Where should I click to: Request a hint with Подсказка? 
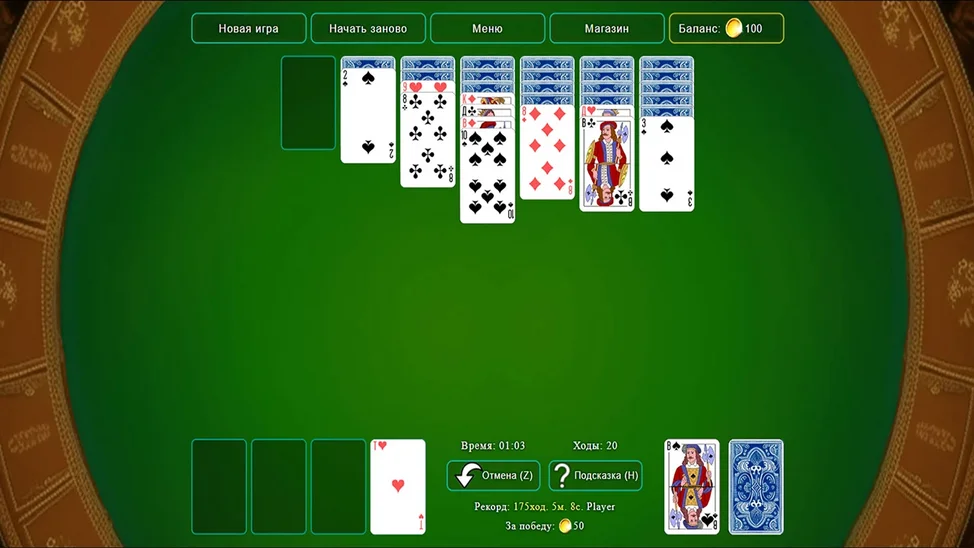(596, 475)
